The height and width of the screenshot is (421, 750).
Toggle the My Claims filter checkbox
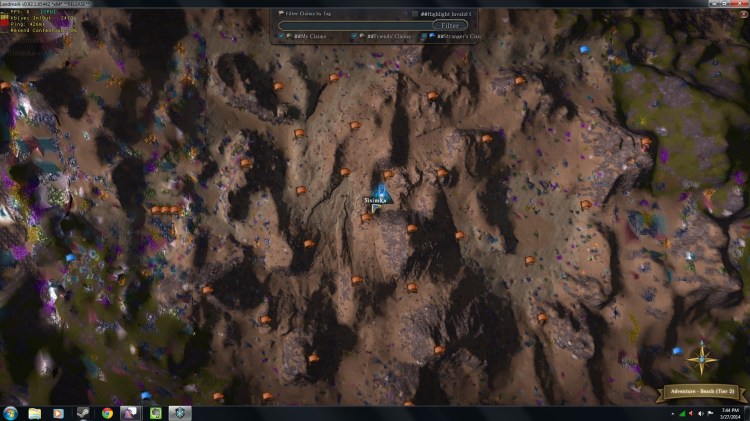click(282, 36)
